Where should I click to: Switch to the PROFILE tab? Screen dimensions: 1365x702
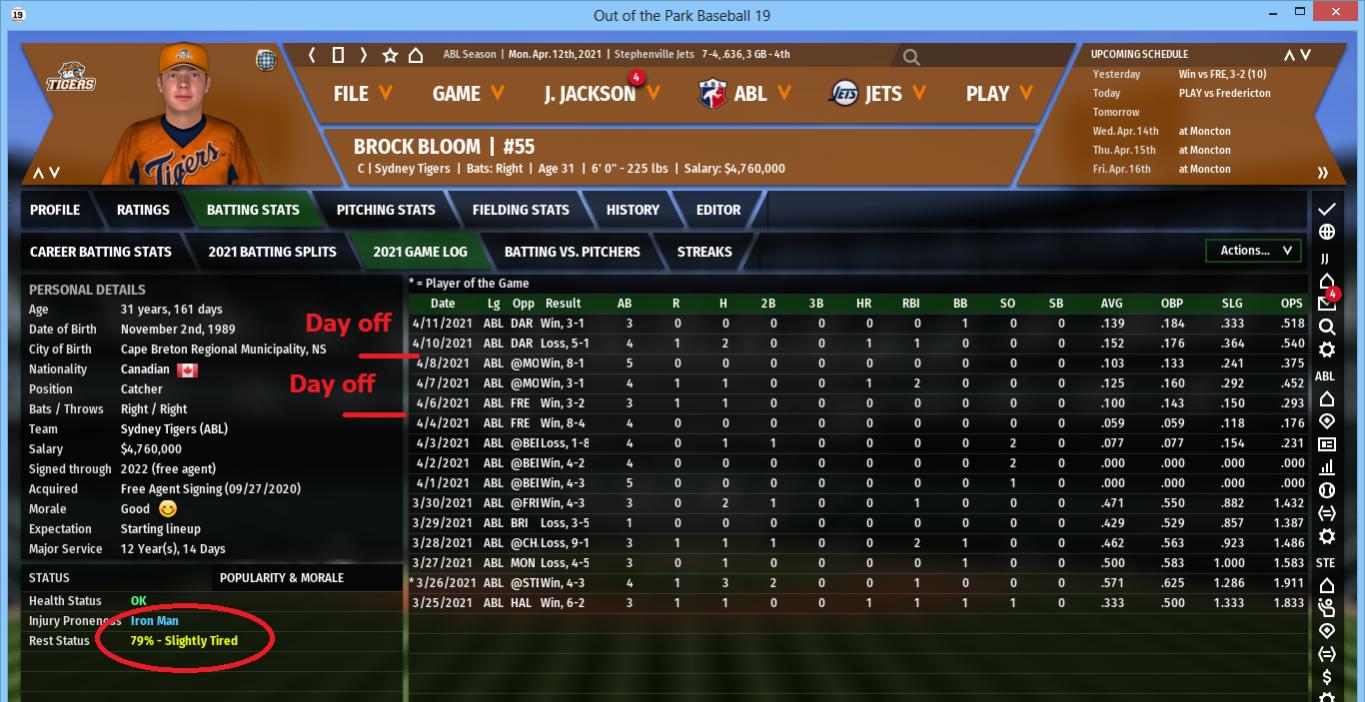click(x=55, y=210)
